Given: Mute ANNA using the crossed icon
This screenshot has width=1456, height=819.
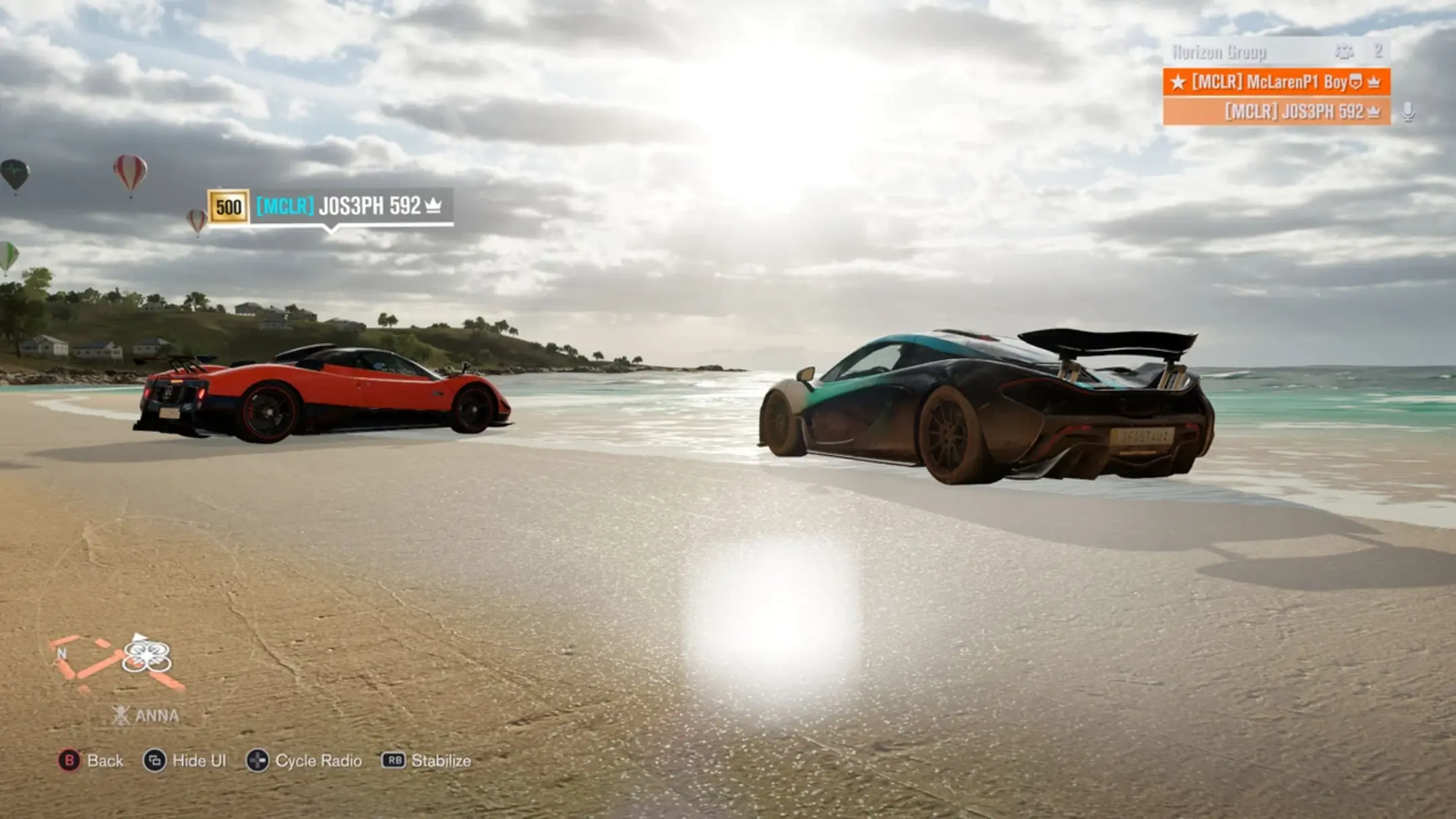Looking at the screenshot, I should pyautogui.click(x=121, y=716).
